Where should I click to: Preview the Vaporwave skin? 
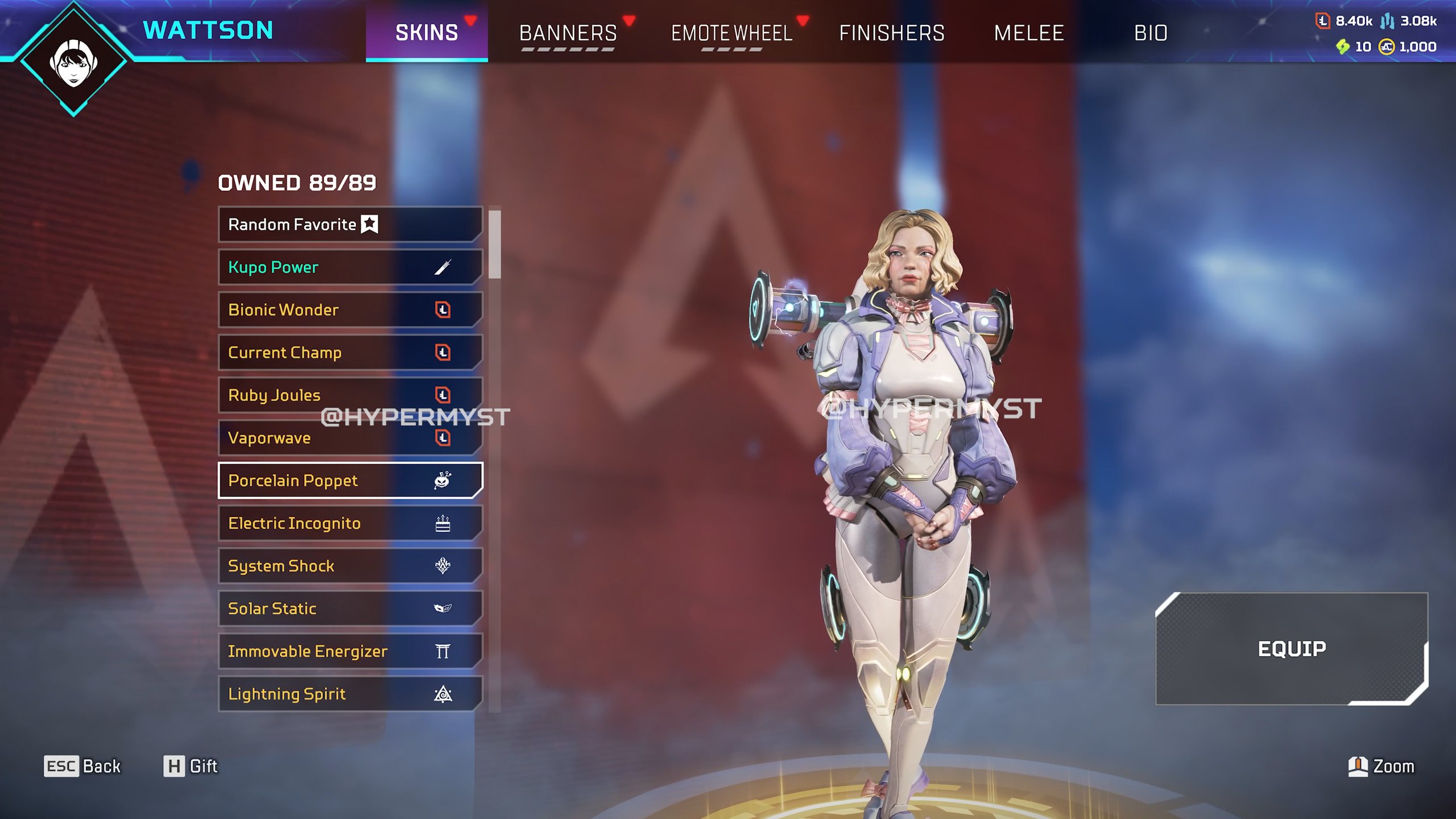[x=350, y=438]
